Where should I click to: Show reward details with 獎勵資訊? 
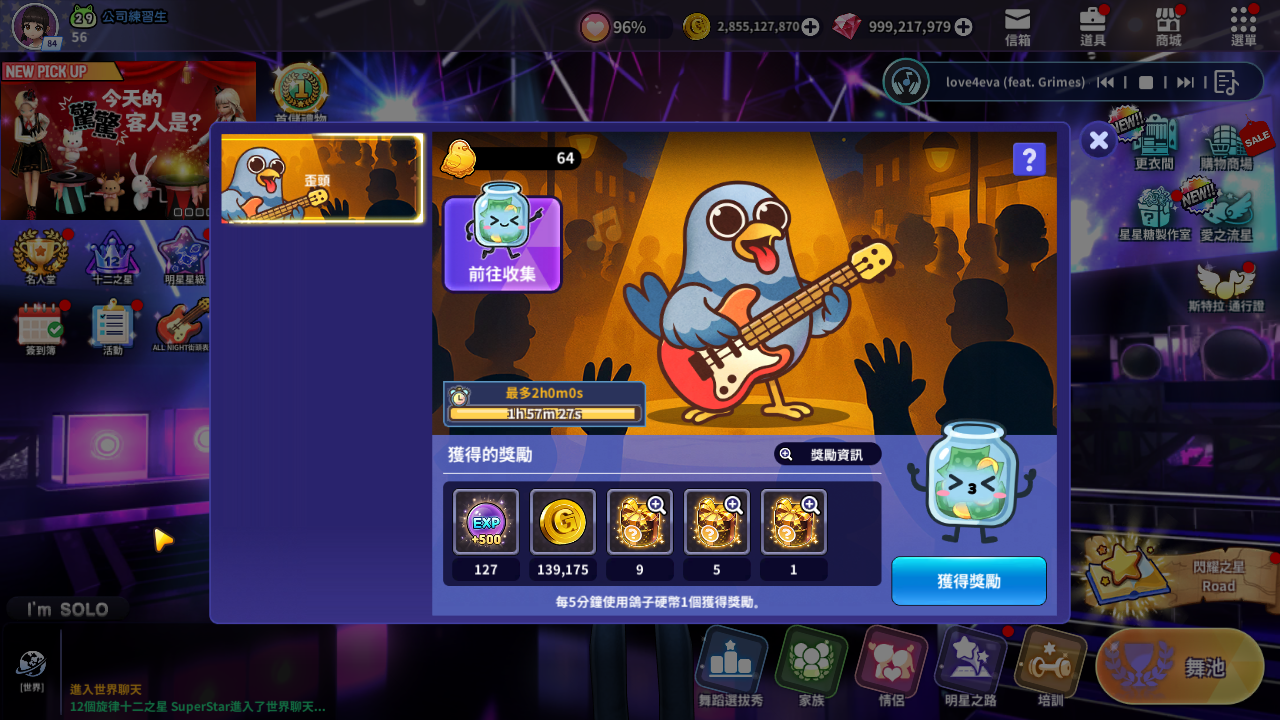pos(827,455)
